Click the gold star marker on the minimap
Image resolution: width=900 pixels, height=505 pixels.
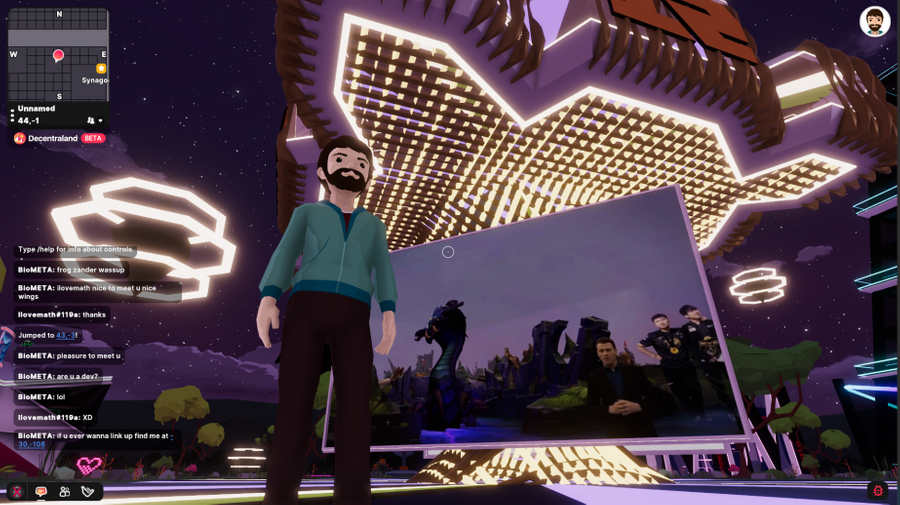(x=101, y=68)
